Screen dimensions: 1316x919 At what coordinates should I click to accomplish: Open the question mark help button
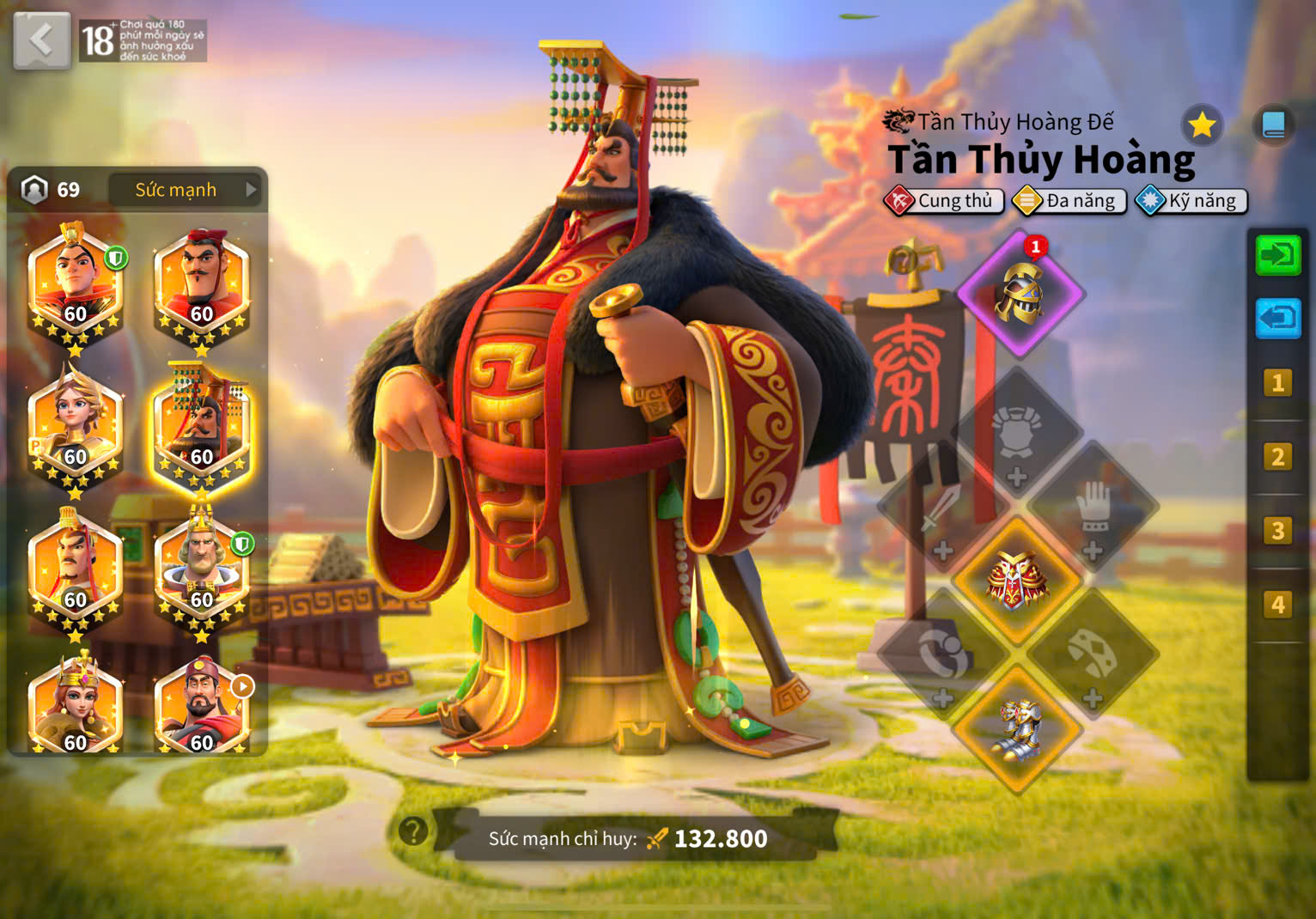click(413, 831)
